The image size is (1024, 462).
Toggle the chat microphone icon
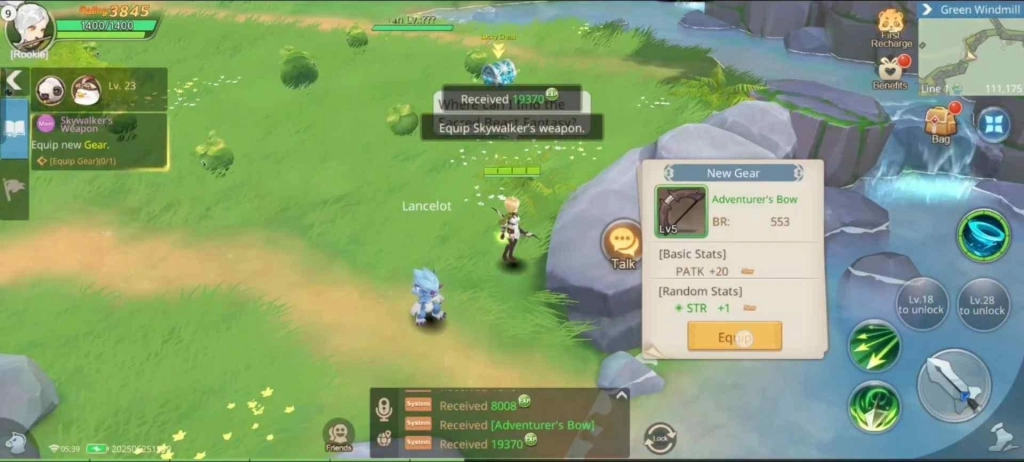click(384, 408)
